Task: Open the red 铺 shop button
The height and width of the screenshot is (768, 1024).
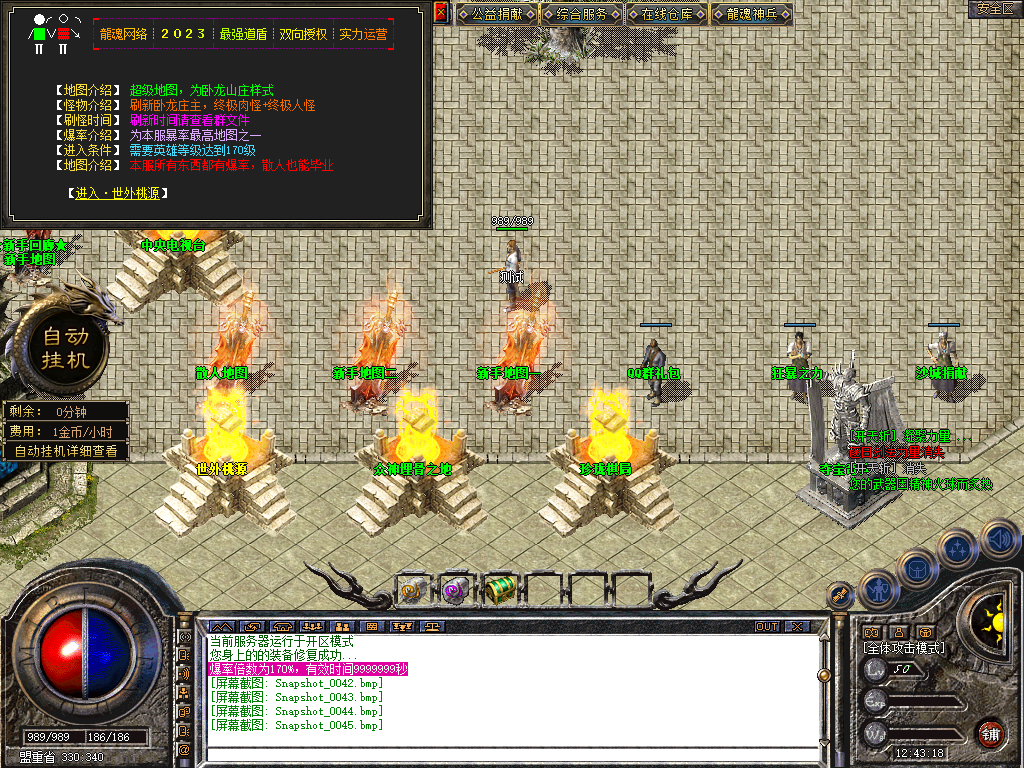Action: pos(990,733)
